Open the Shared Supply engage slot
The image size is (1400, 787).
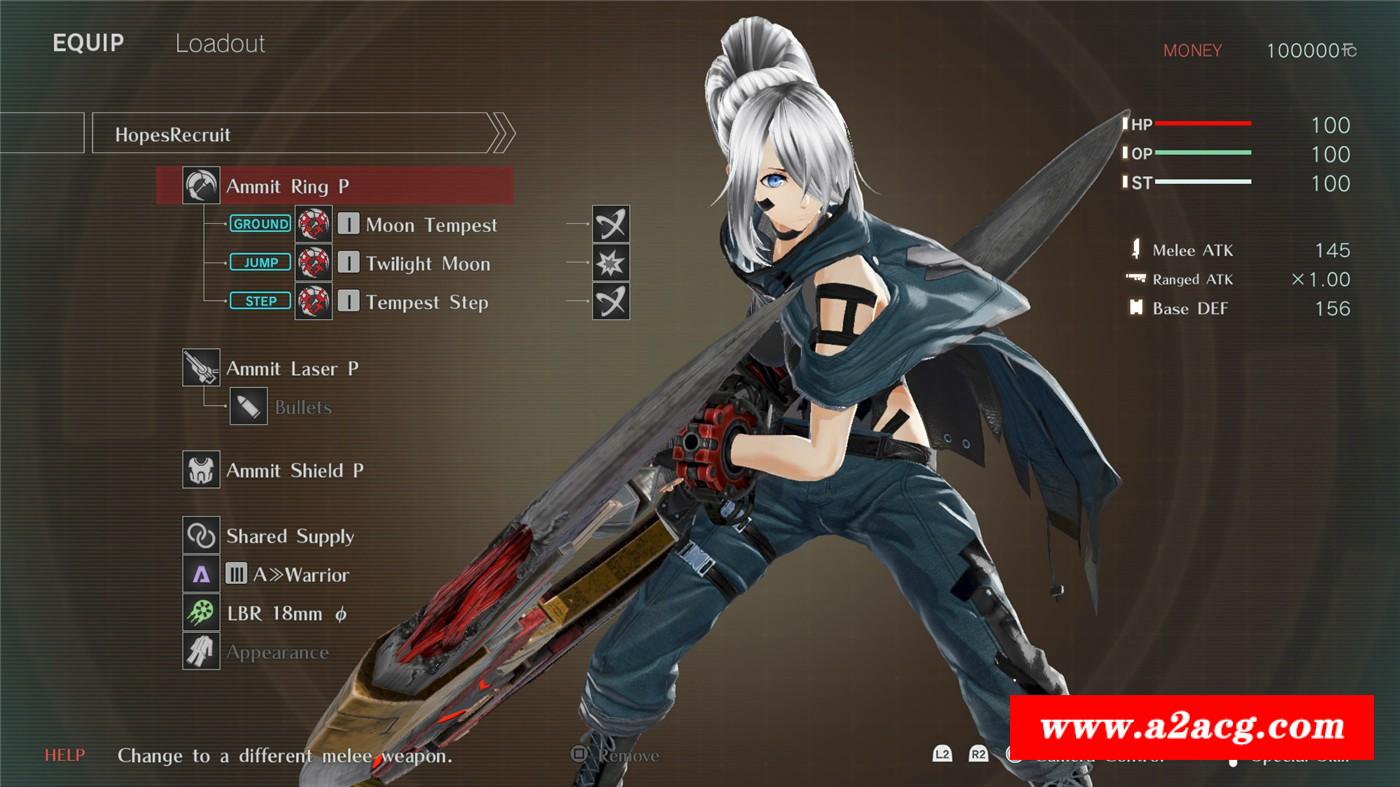(290, 536)
